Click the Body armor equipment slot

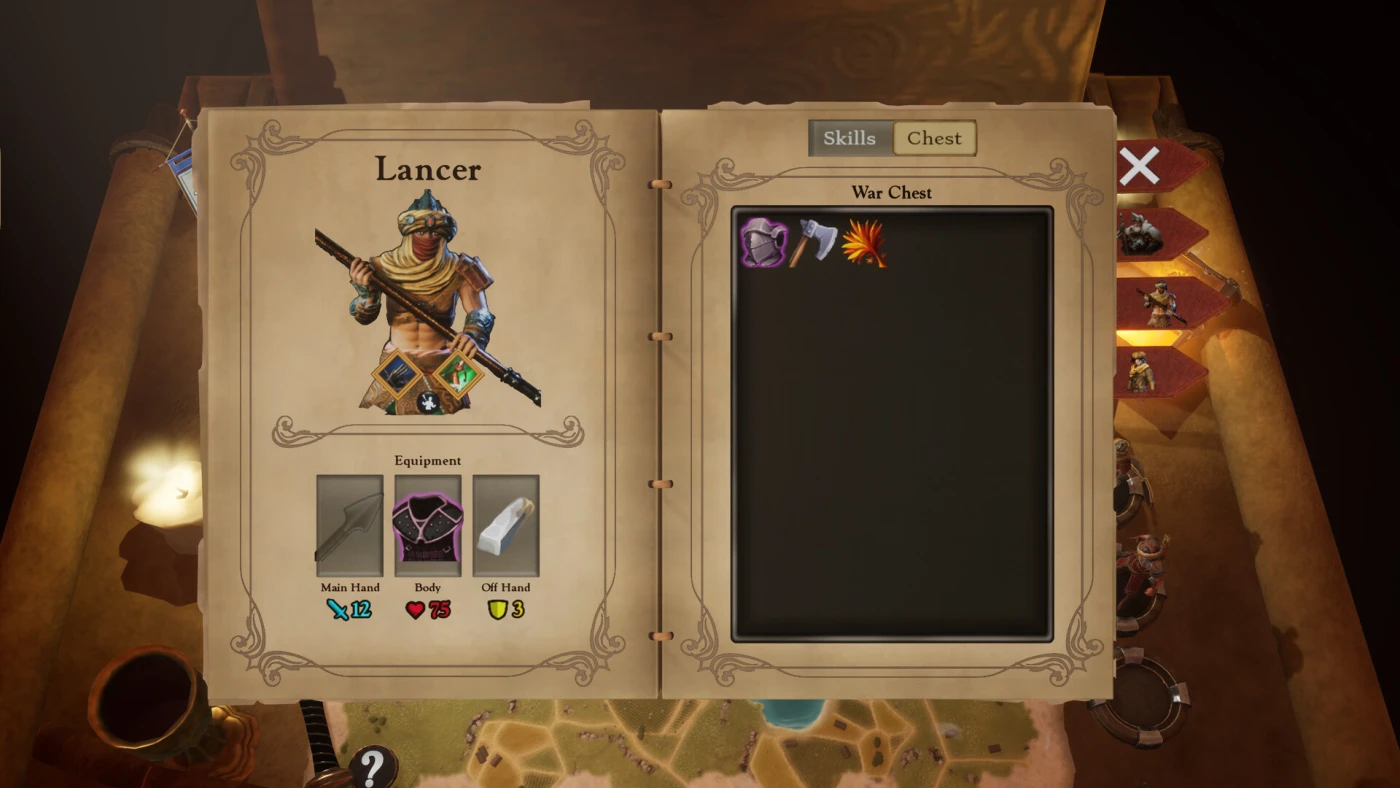click(x=428, y=526)
